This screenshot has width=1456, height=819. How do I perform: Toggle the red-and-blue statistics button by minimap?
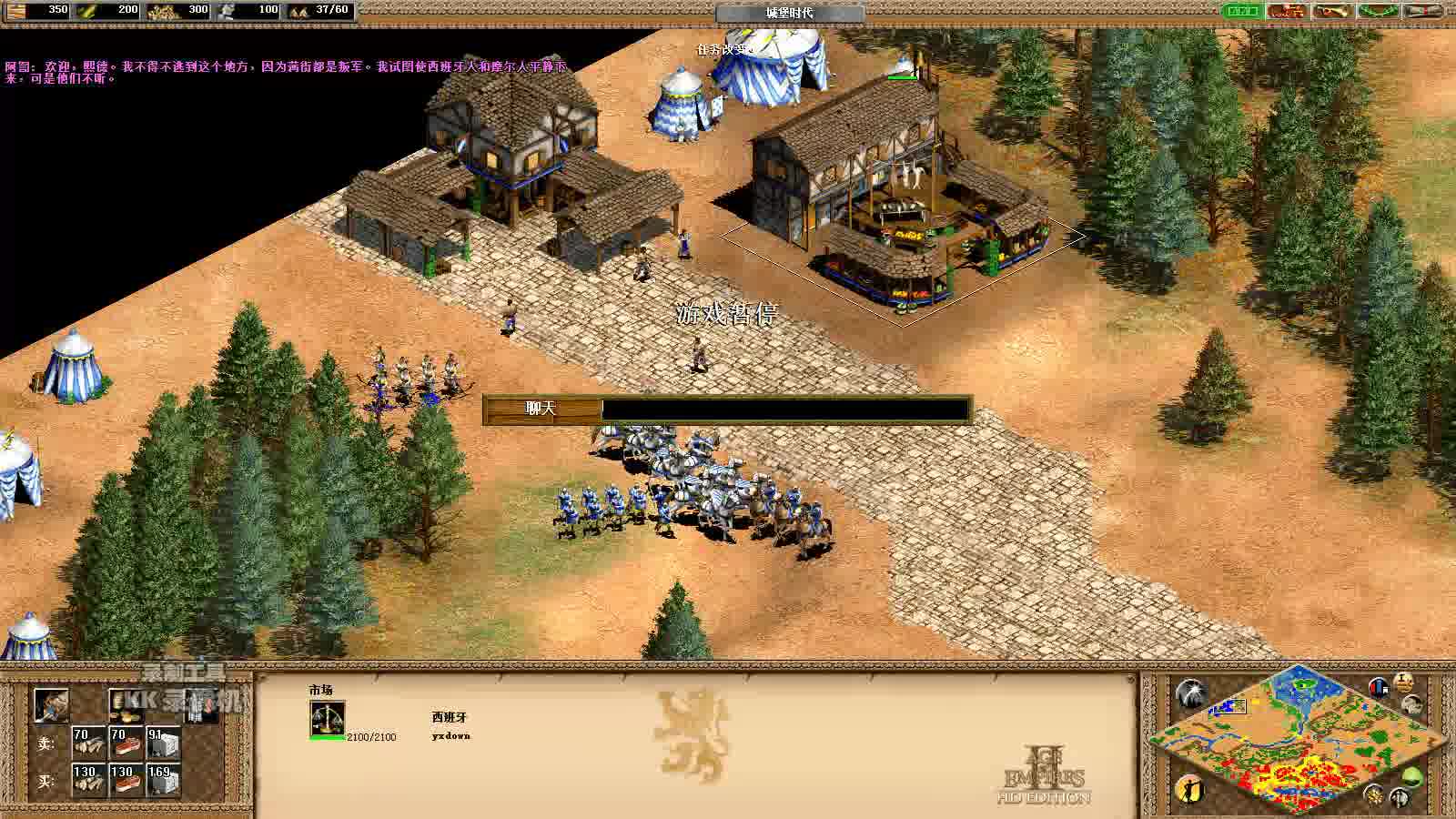coord(1380,687)
